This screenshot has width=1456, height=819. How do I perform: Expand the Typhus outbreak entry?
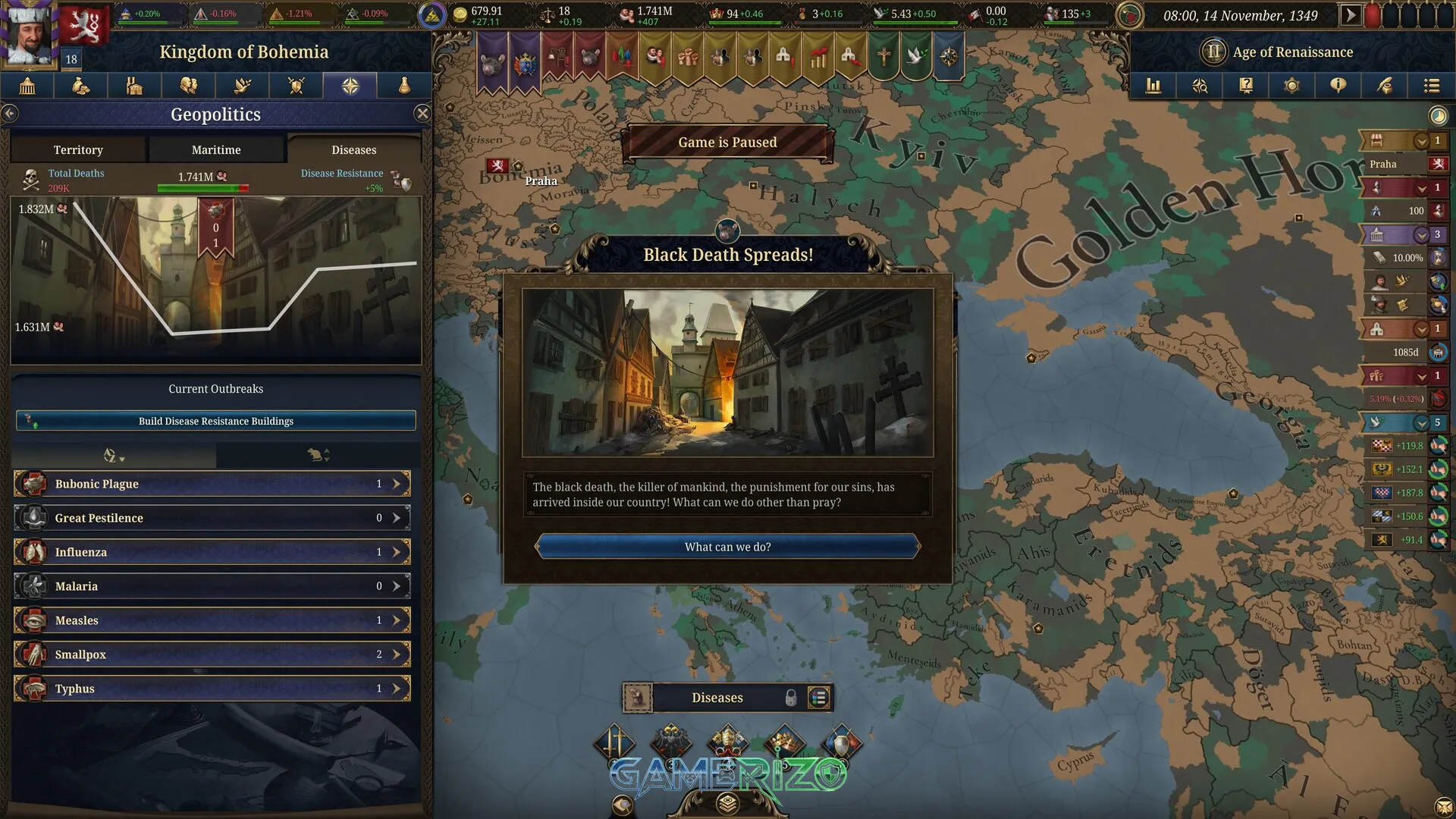click(x=395, y=688)
